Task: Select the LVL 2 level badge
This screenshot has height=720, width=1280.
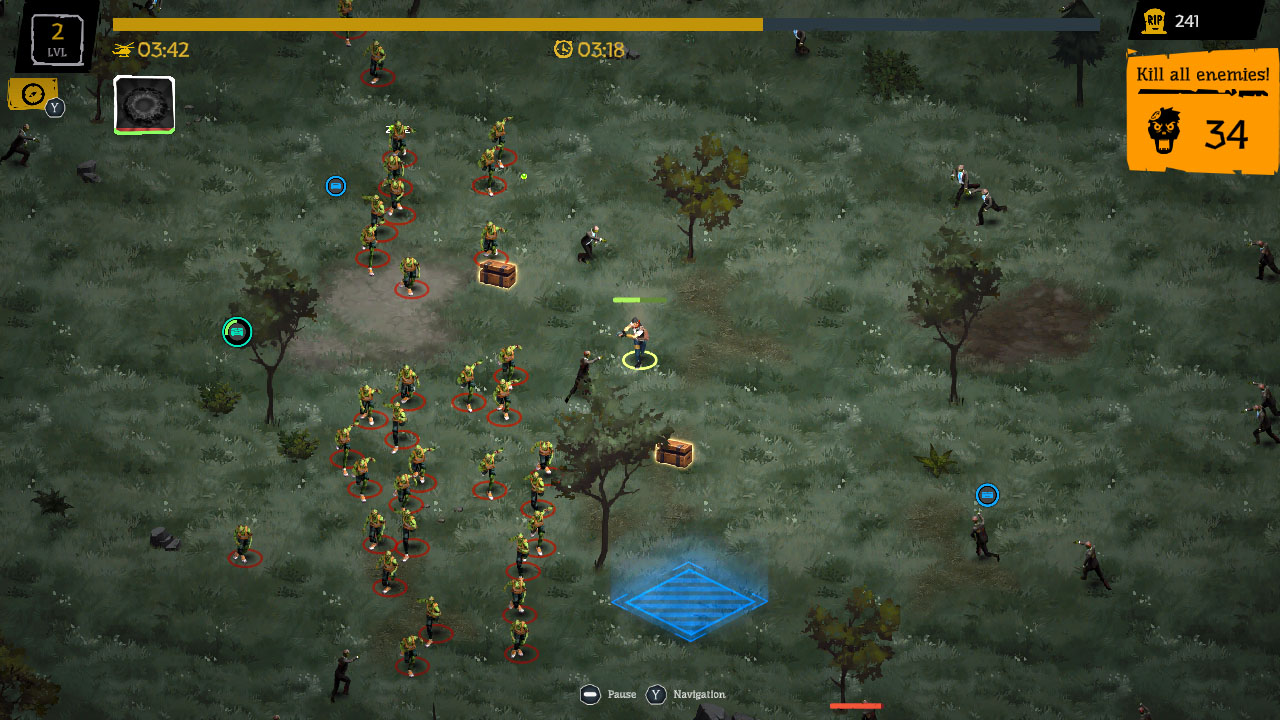Action: pyautogui.click(x=55, y=38)
